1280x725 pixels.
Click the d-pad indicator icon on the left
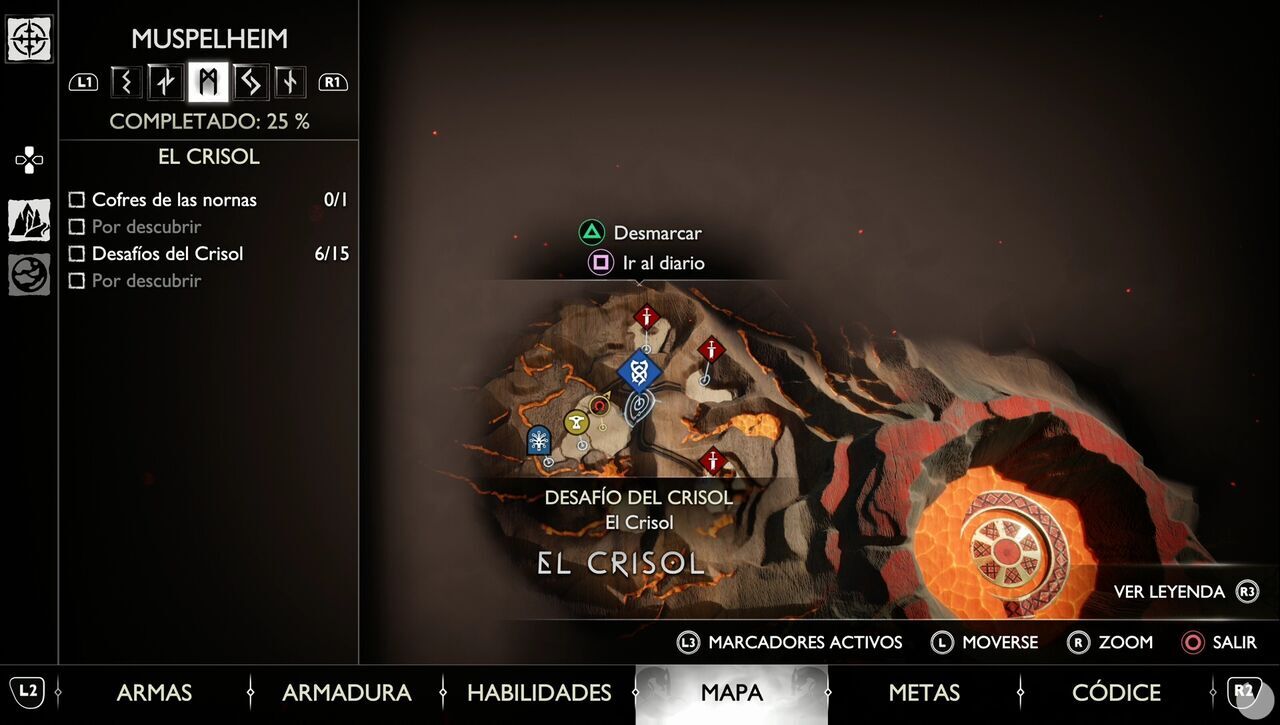click(29, 159)
